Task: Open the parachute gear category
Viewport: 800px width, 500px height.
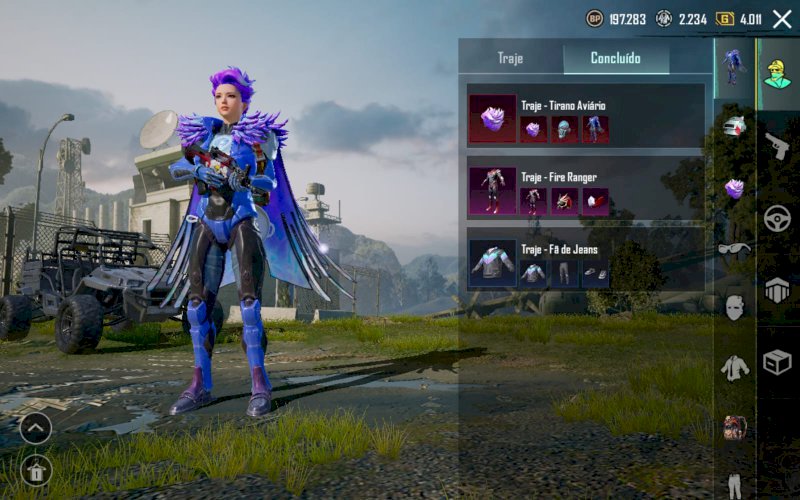Action: (x=777, y=290)
